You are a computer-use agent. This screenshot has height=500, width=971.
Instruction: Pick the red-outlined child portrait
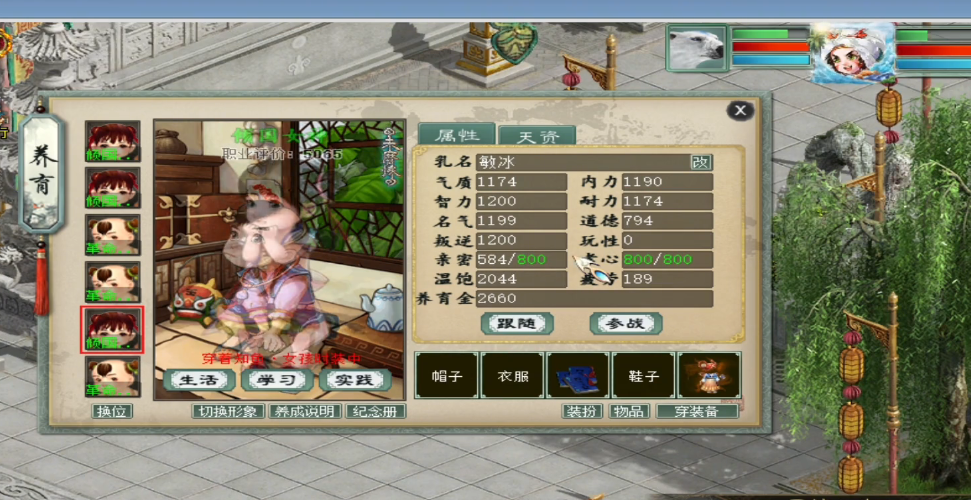[x=112, y=330]
